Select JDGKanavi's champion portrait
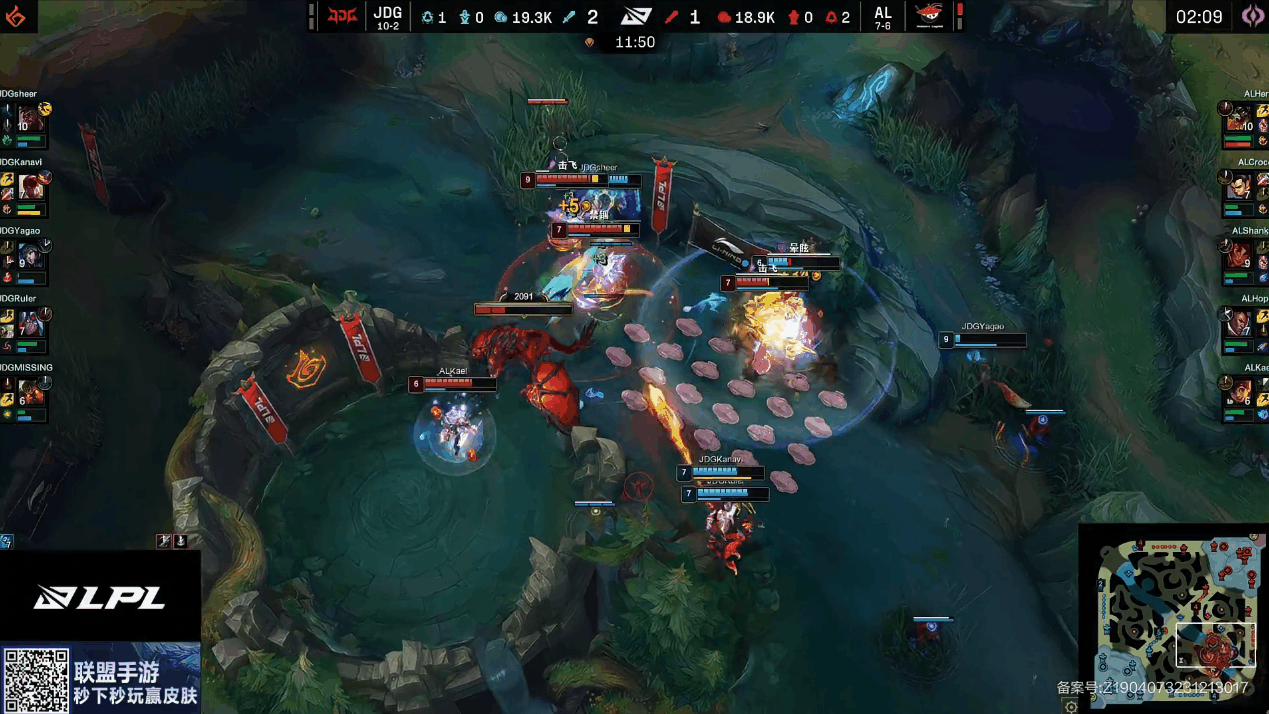 click(31, 187)
